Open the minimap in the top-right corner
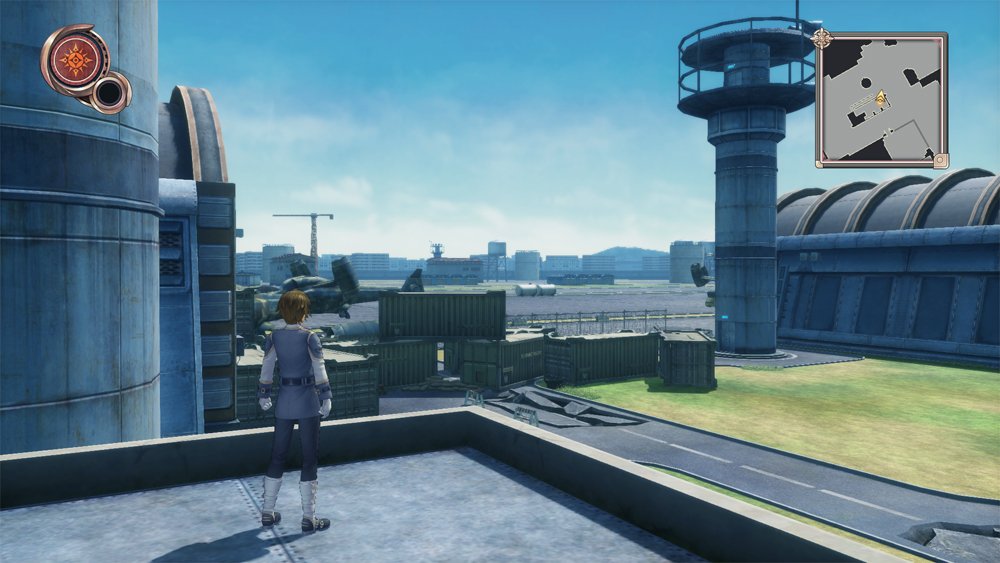Viewport: 1000px width, 563px height. click(881, 99)
